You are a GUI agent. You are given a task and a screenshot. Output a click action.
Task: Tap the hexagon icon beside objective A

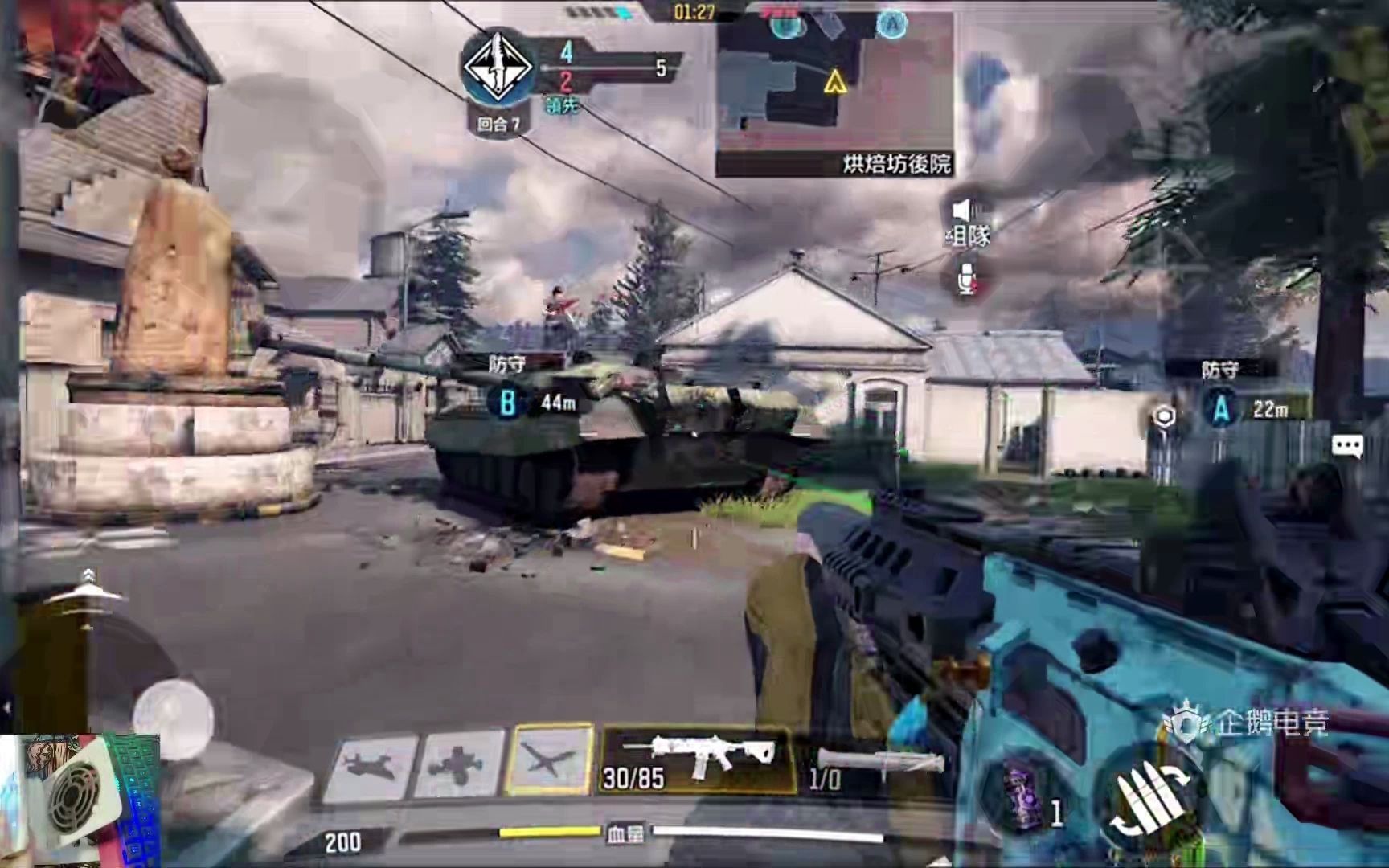coord(1164,416)
